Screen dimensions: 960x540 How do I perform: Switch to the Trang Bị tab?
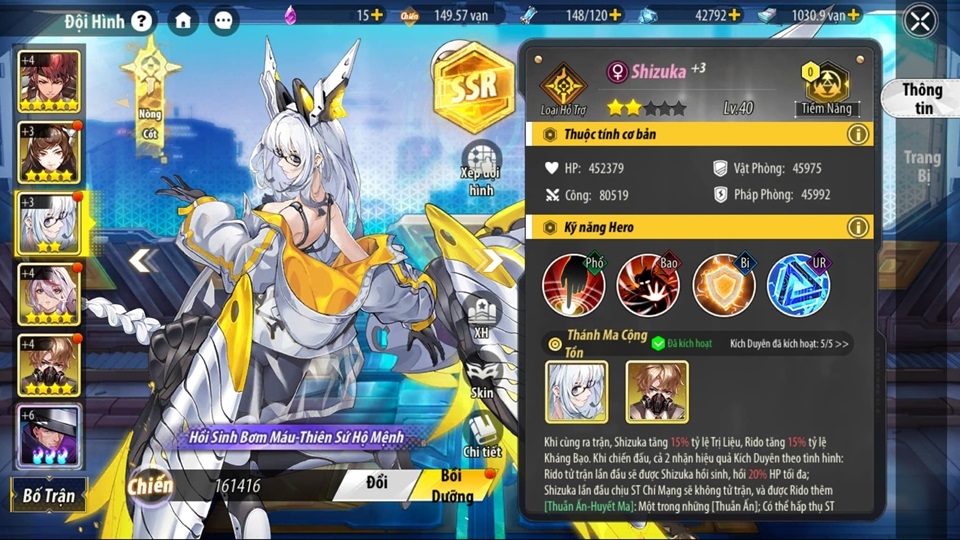pyautogui.click(x=921, y=166)
